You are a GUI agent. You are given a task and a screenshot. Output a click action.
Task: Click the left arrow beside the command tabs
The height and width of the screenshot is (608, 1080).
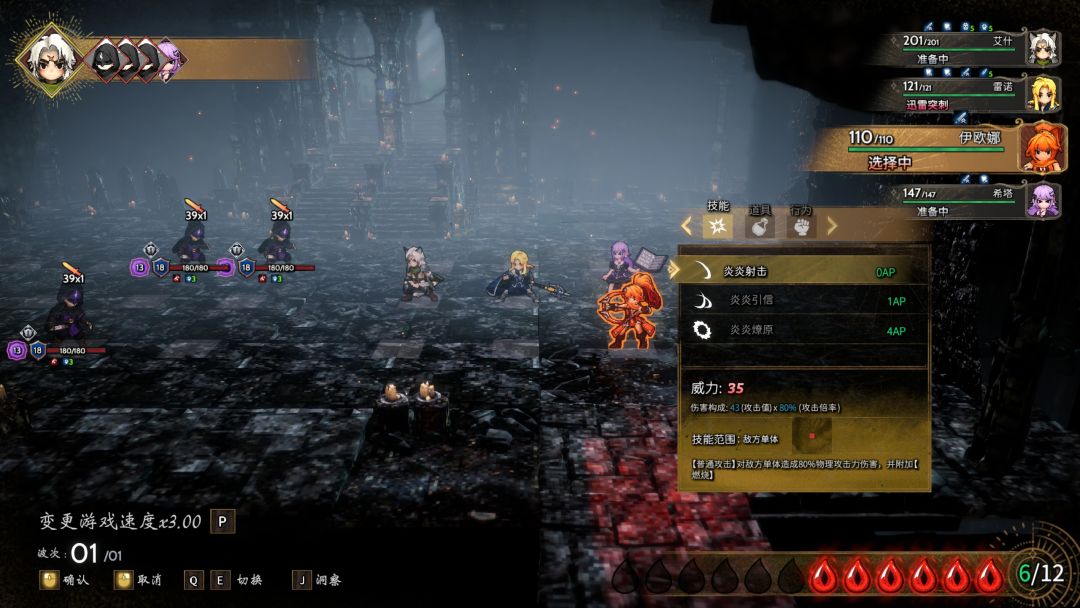[687, 226]
